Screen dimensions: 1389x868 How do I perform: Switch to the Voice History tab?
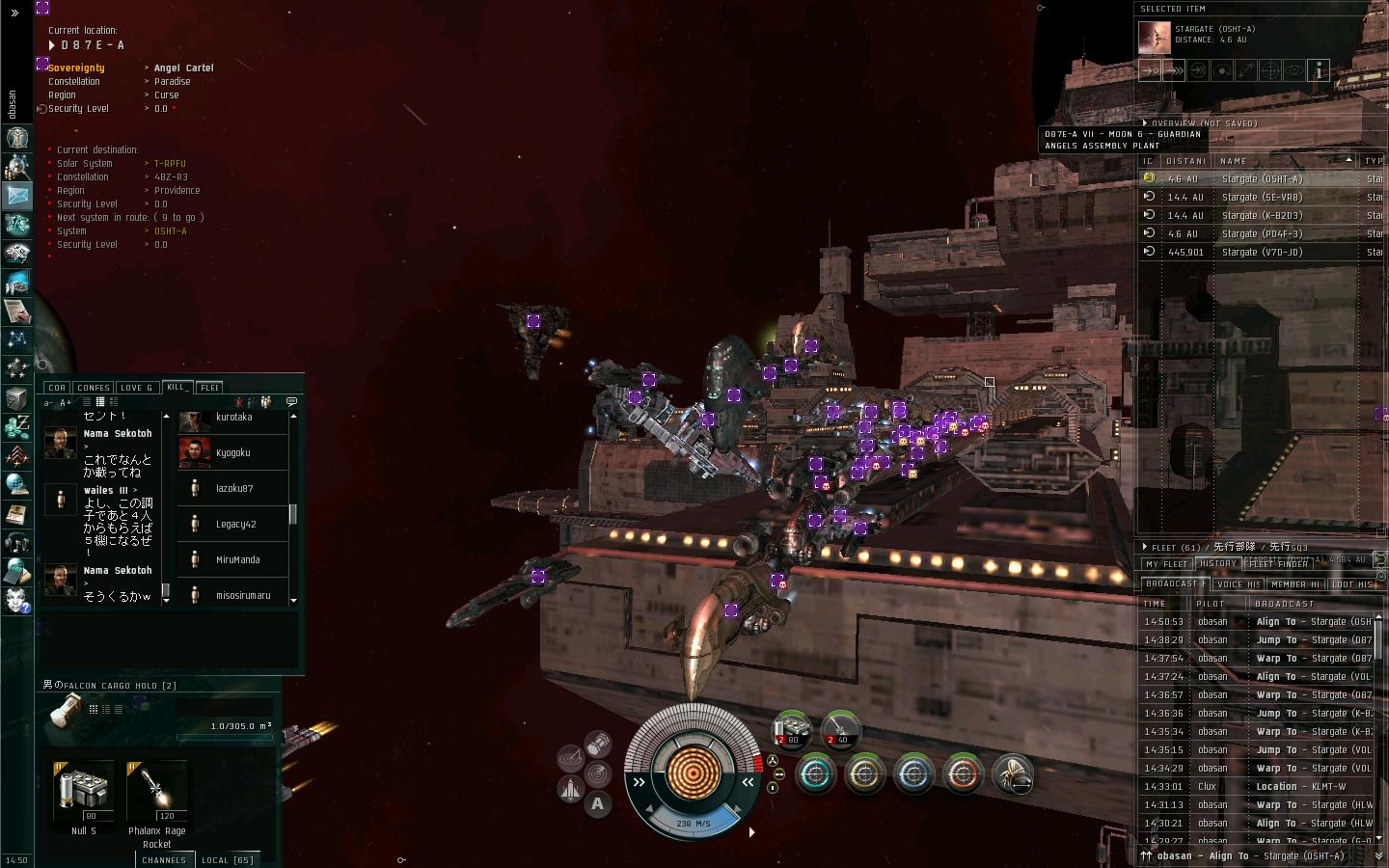pyautogui.click(x=1239, y=583)
